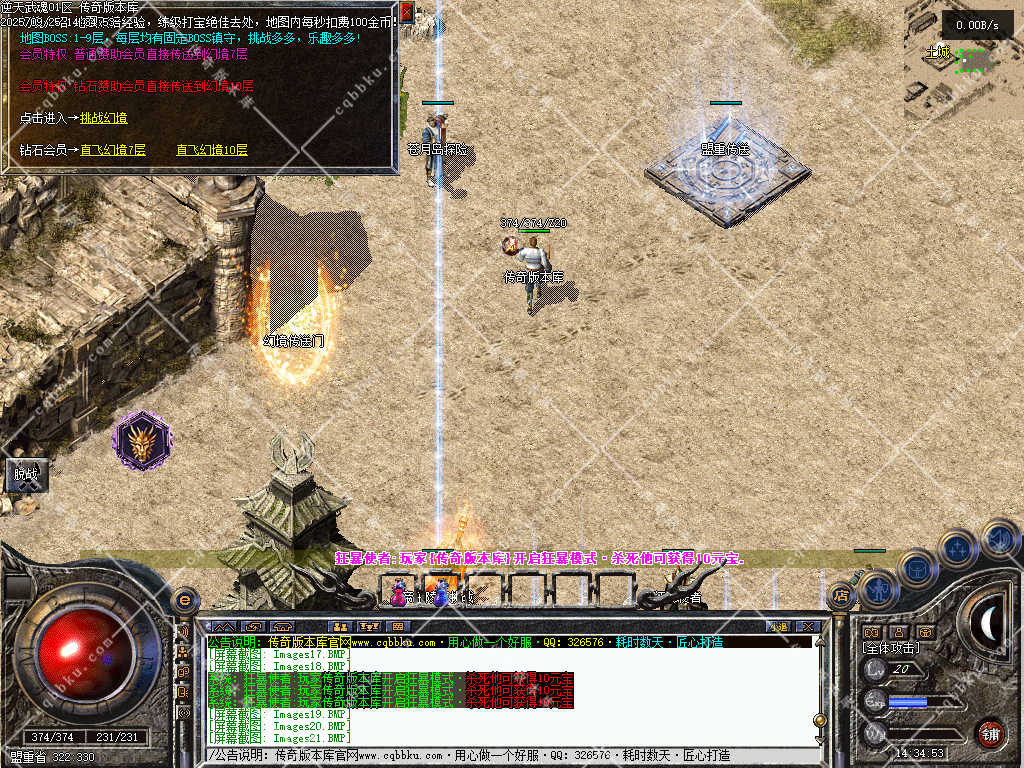This screenshot has width=1024, height=768.
Task: Choose the 挑战幻境 dialogue link
Action: click(104, 118)
